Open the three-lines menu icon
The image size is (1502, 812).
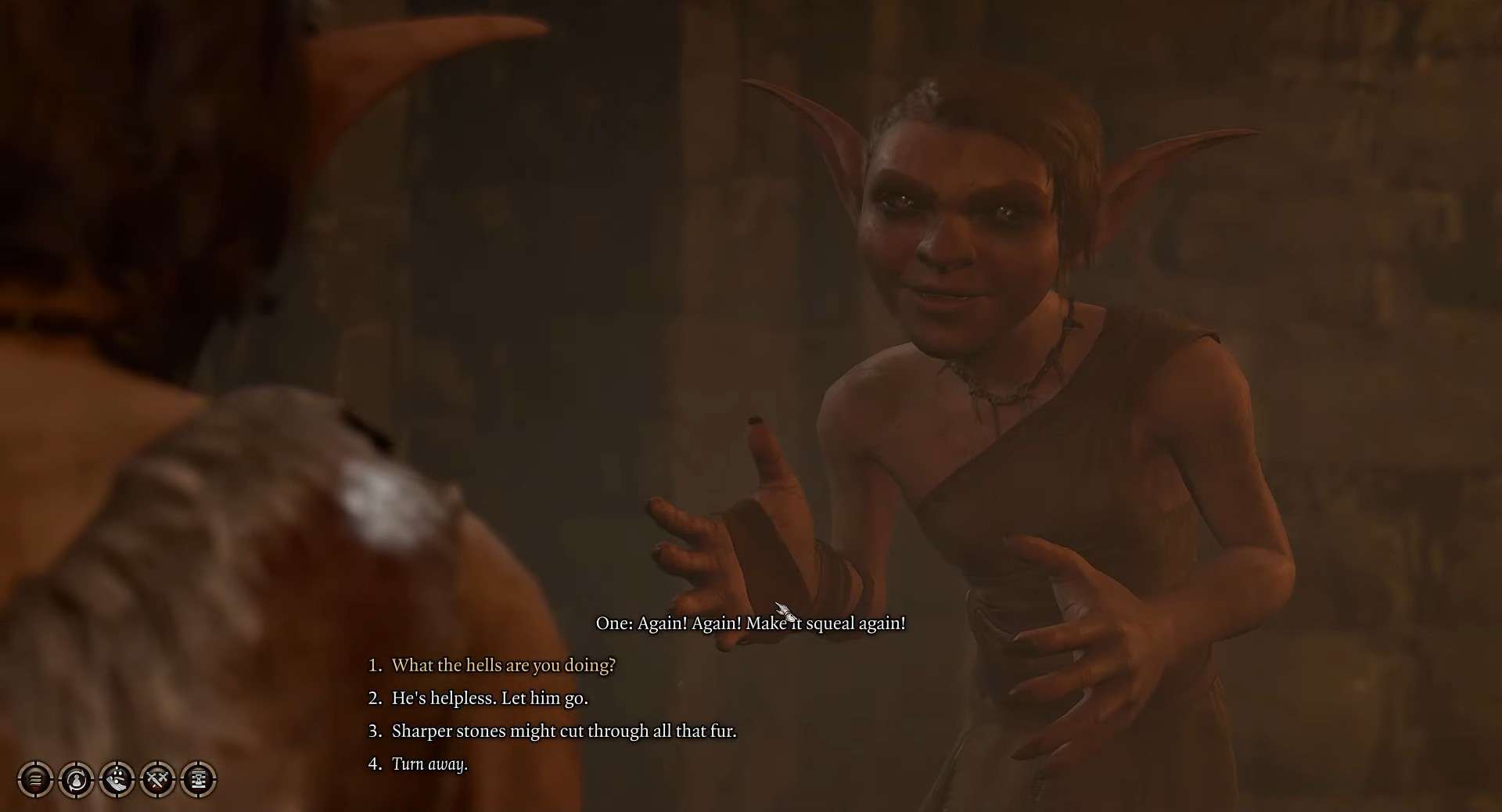[35, 779]
